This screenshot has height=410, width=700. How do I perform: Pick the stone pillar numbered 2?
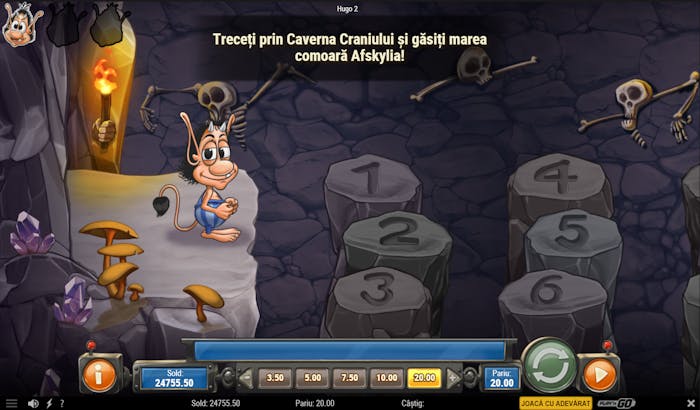[x=397, y=236]
